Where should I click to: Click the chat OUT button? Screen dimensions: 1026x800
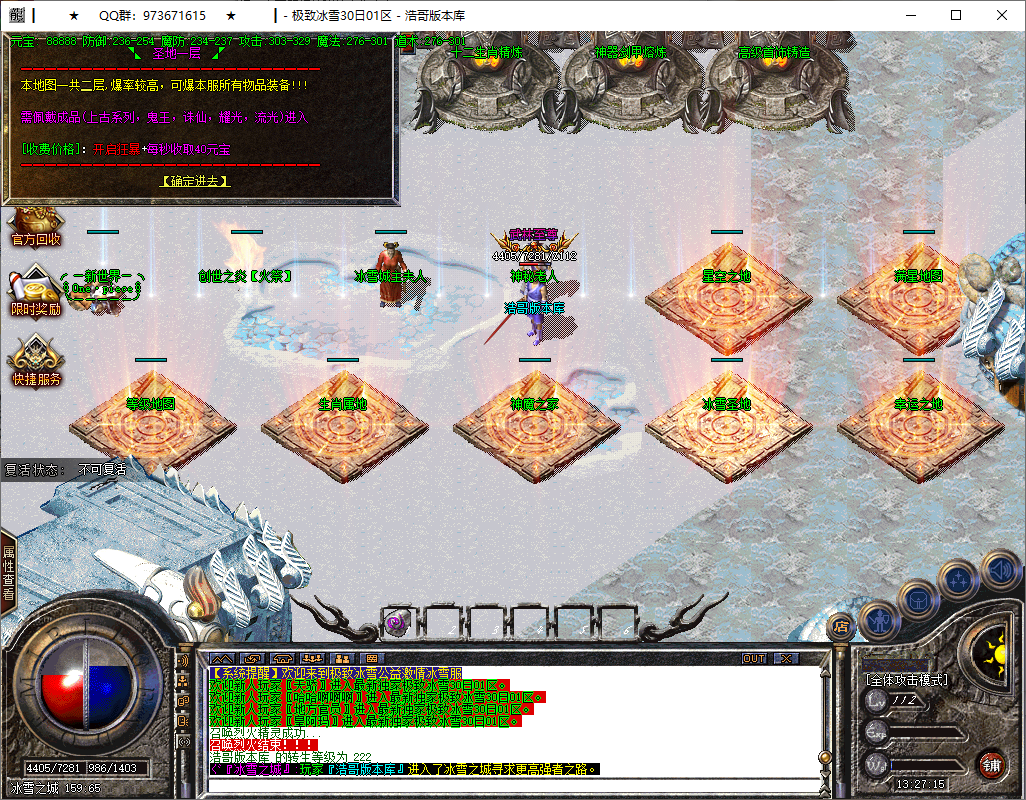point(754,659)
